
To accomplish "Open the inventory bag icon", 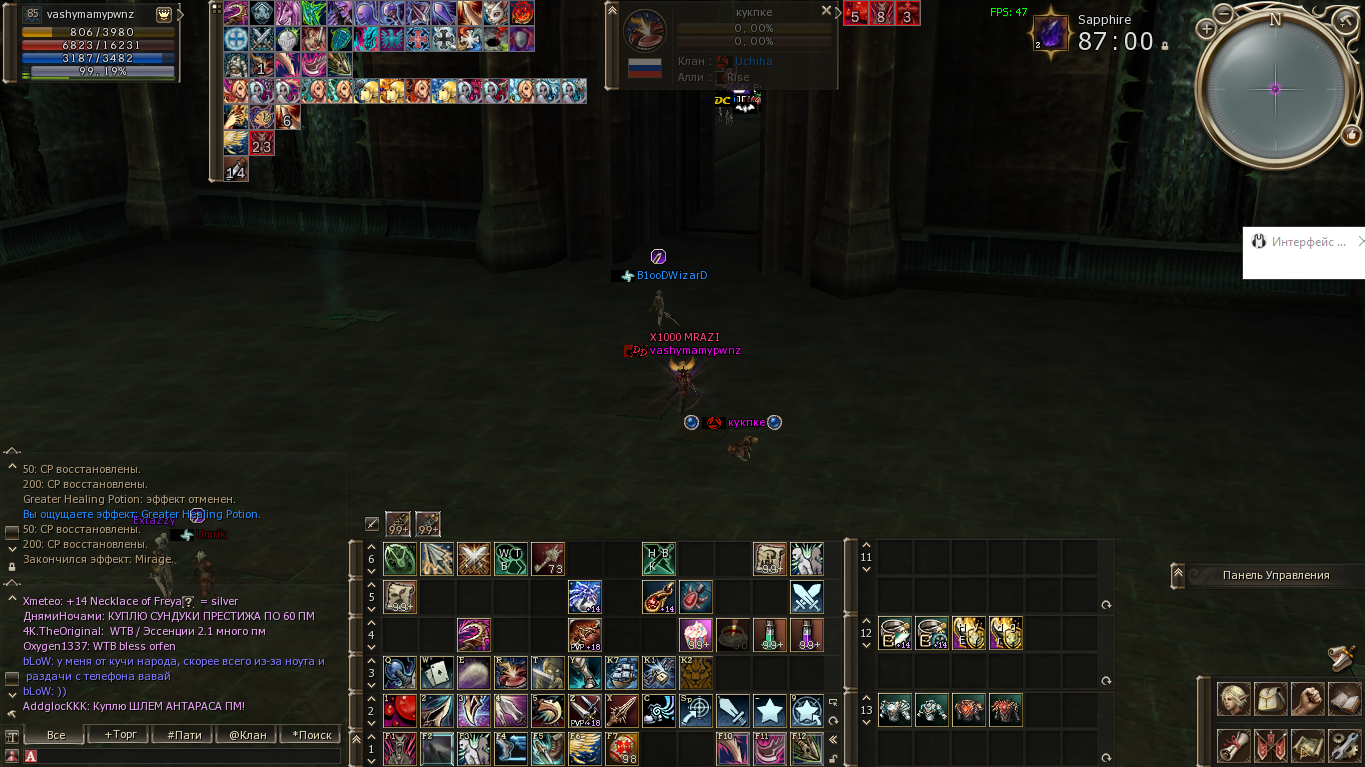I will [1271, 699].
